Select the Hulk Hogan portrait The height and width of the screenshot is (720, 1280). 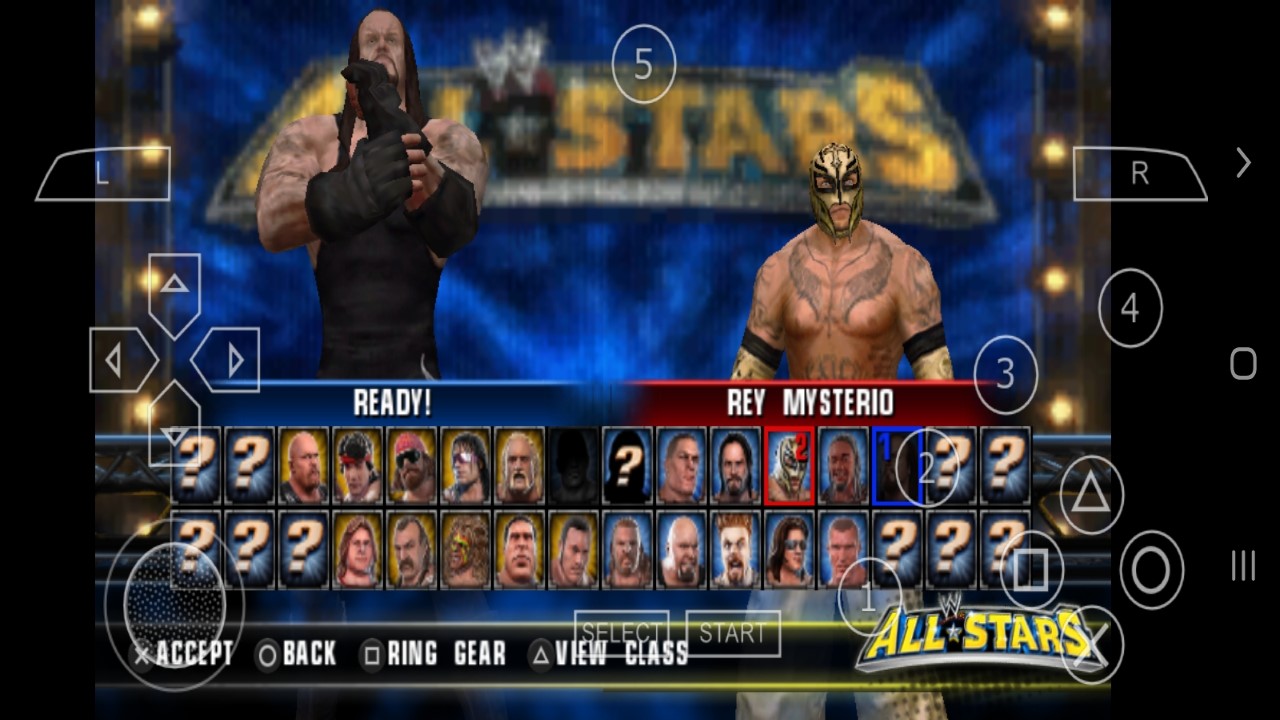click(x=520, y=466)
